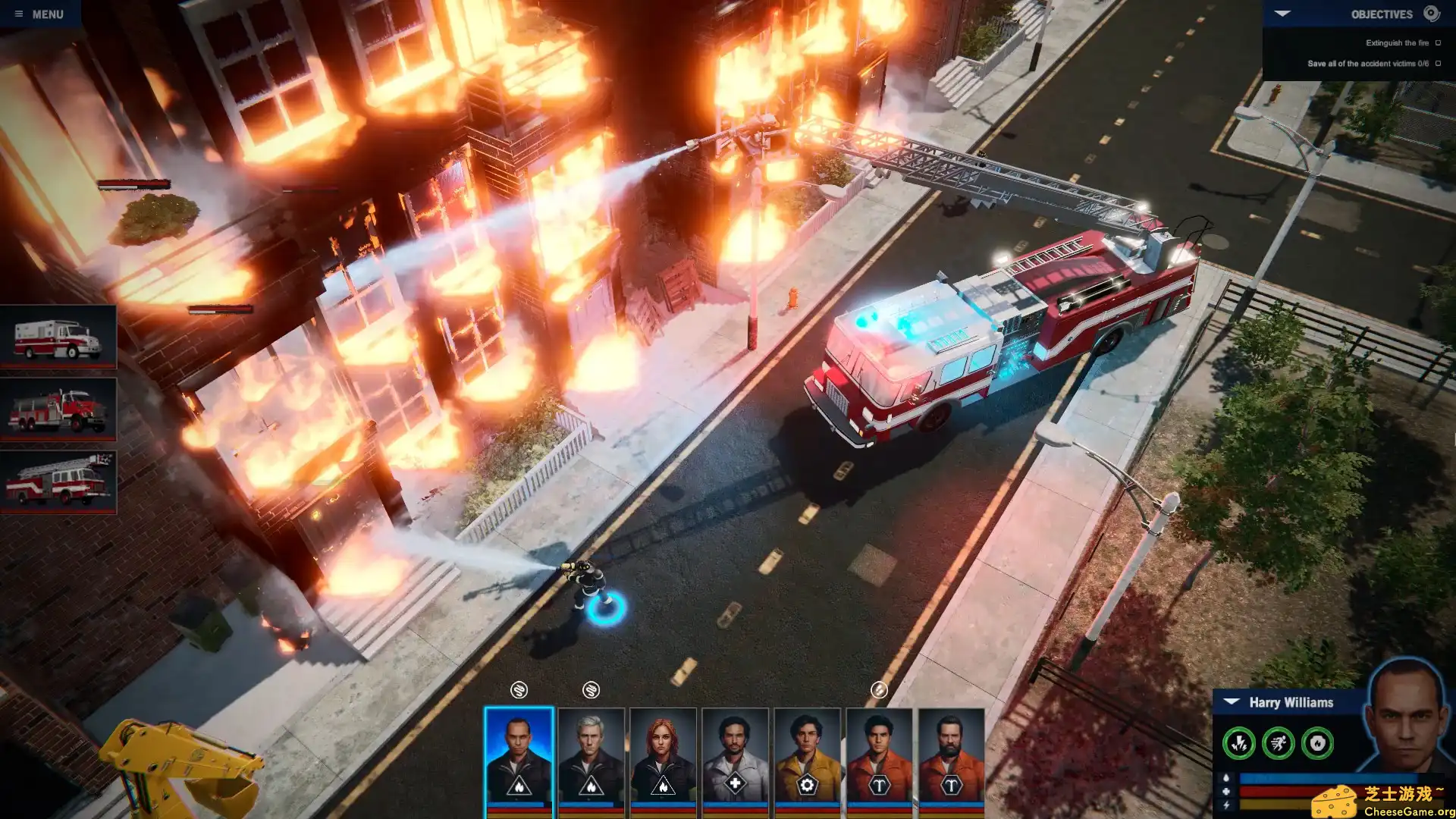Click the icon above the orange-suited character portrait
Screen dimensions: 1456x819
[x=879, y=689]
